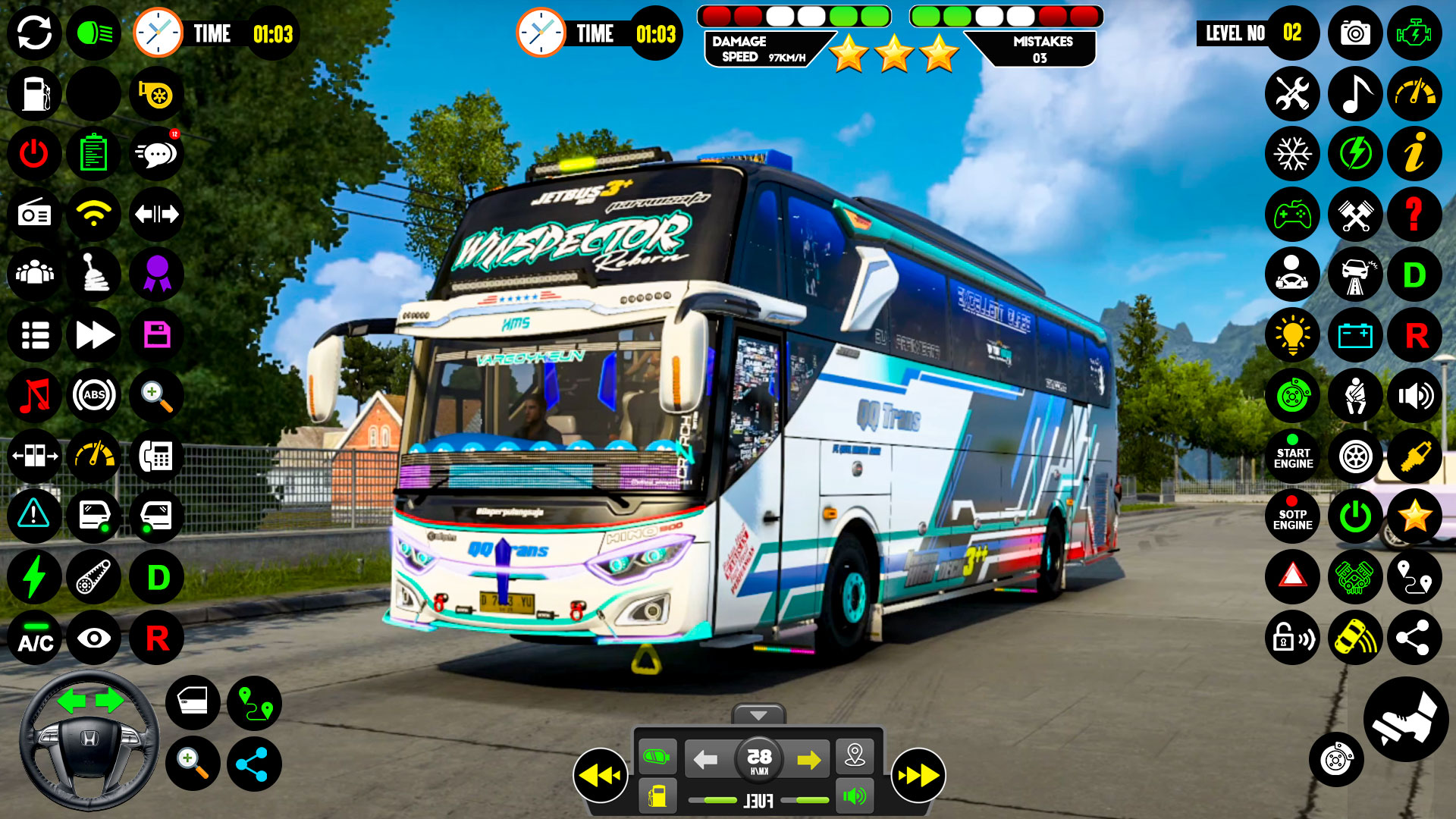Screen dimensions: 1456x819
Task: Enable the A/C toggle
Action: [33, 639]
